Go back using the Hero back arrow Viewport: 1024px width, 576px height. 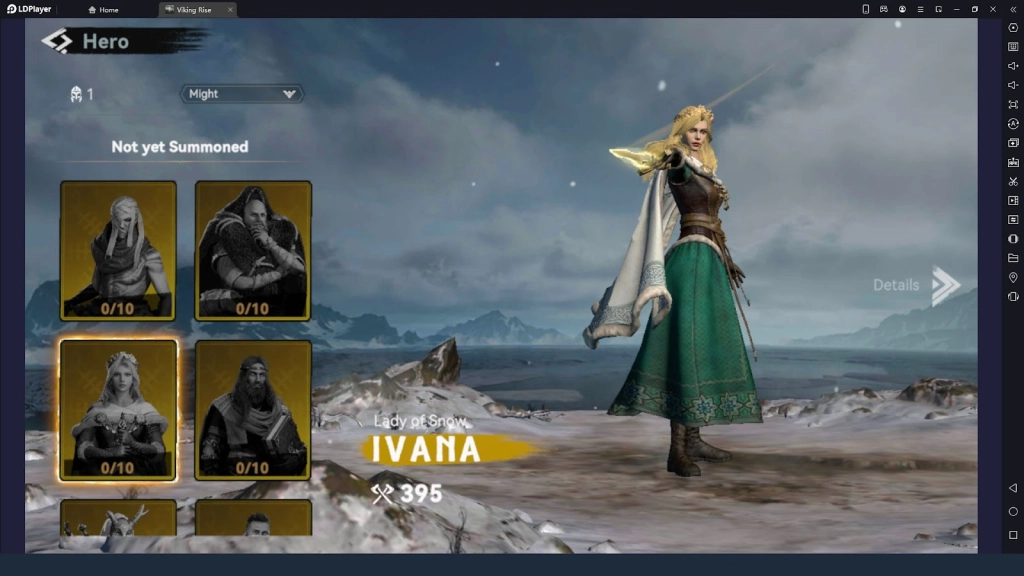click(x=57, y=41)
